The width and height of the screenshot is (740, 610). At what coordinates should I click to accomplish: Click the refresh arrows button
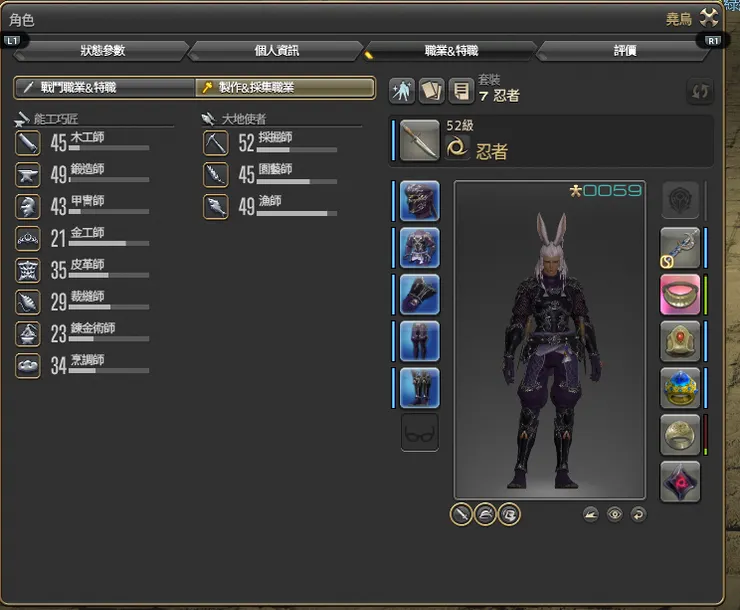(700, 91)
